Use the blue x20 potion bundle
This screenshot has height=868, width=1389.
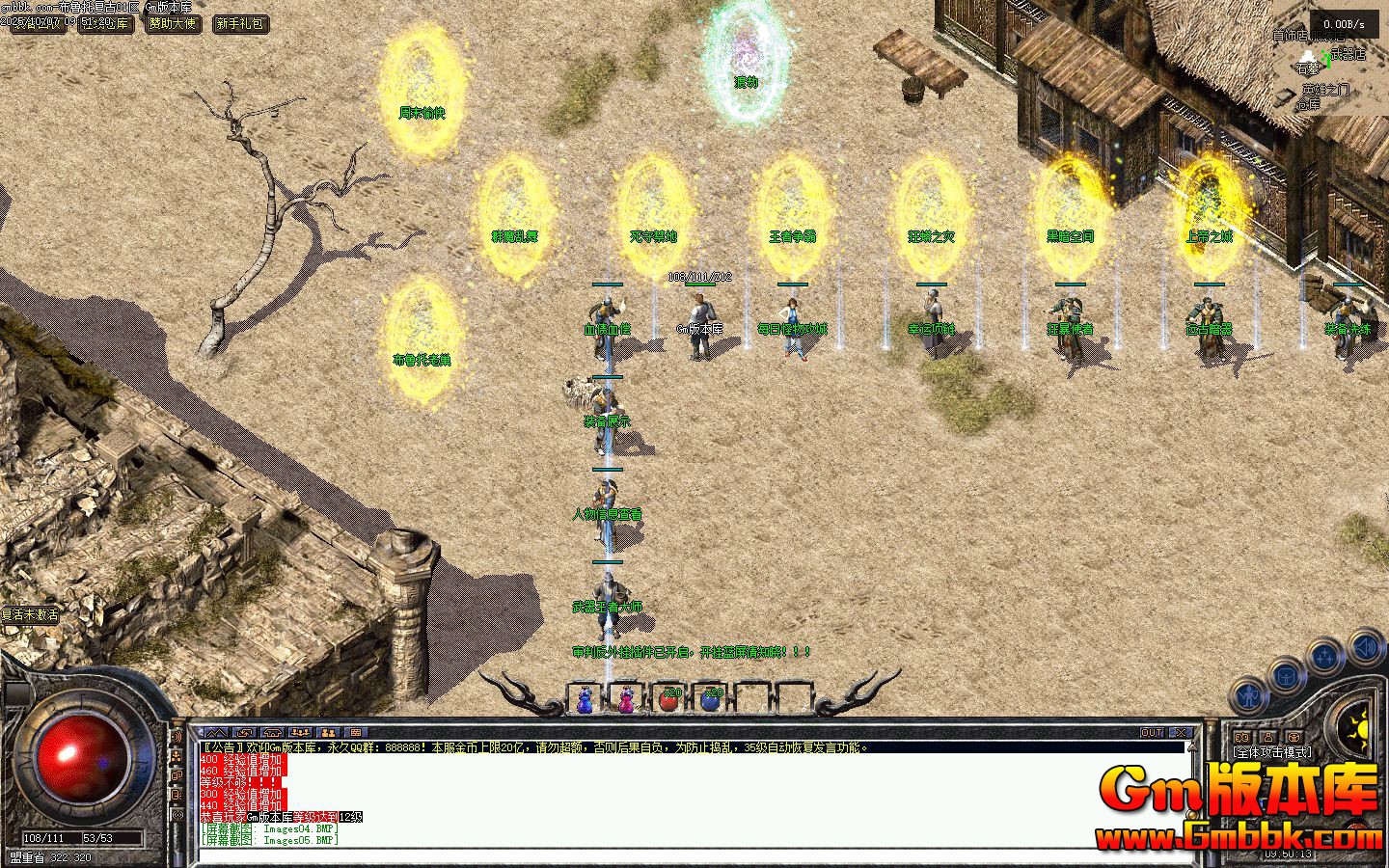click(711, 699)
